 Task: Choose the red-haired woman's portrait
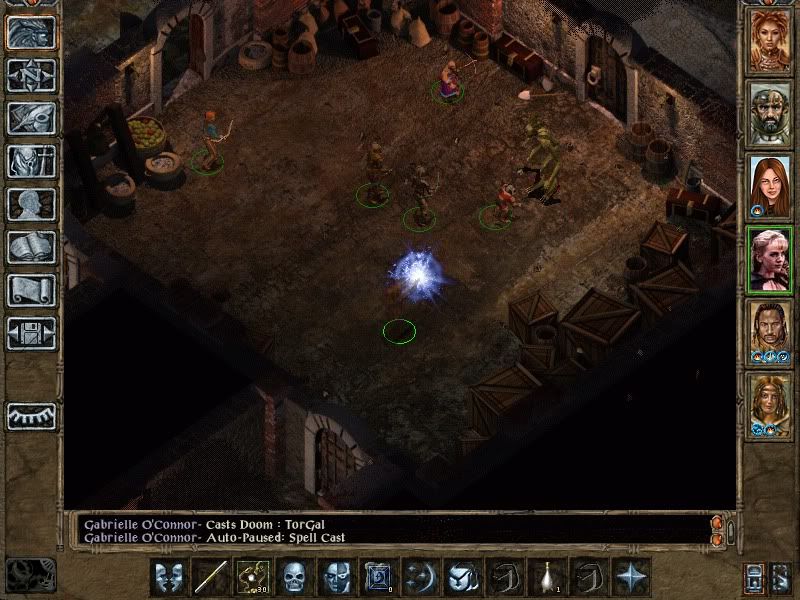[769, 187]
